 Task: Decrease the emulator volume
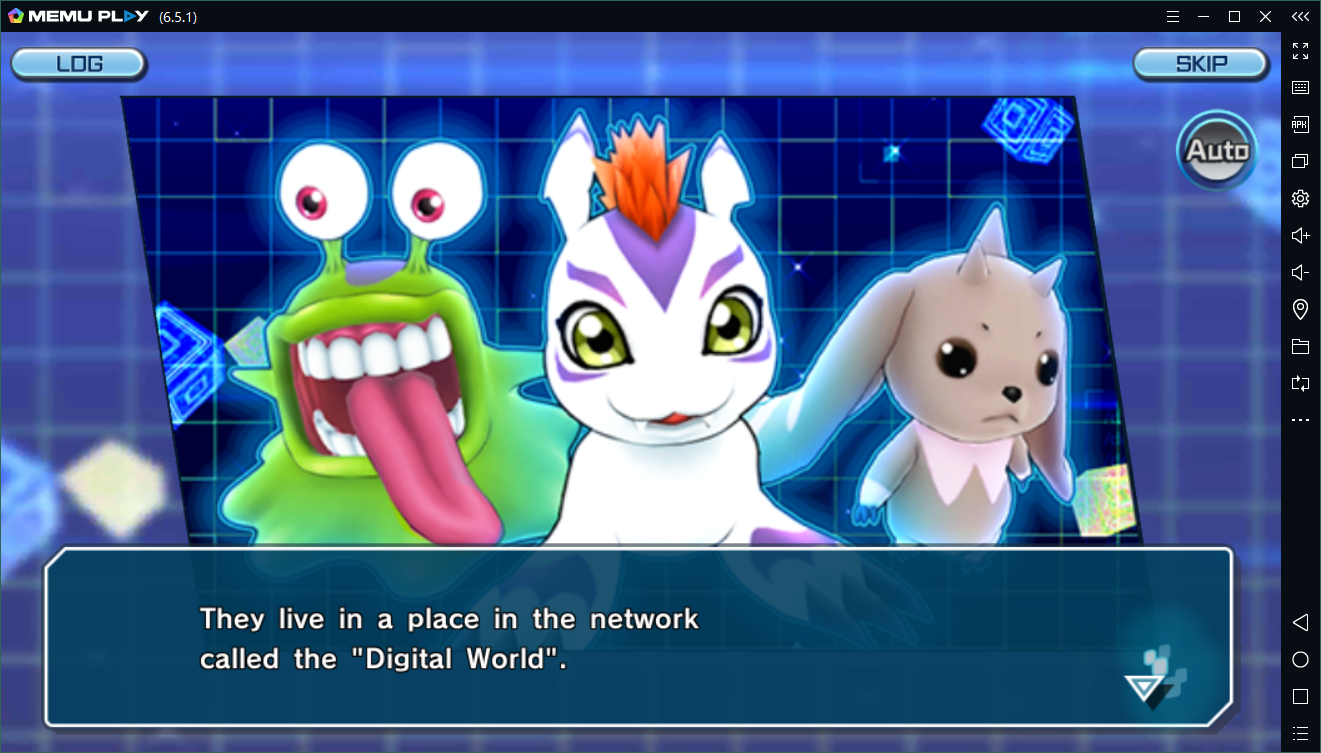tap(1300, 272)
